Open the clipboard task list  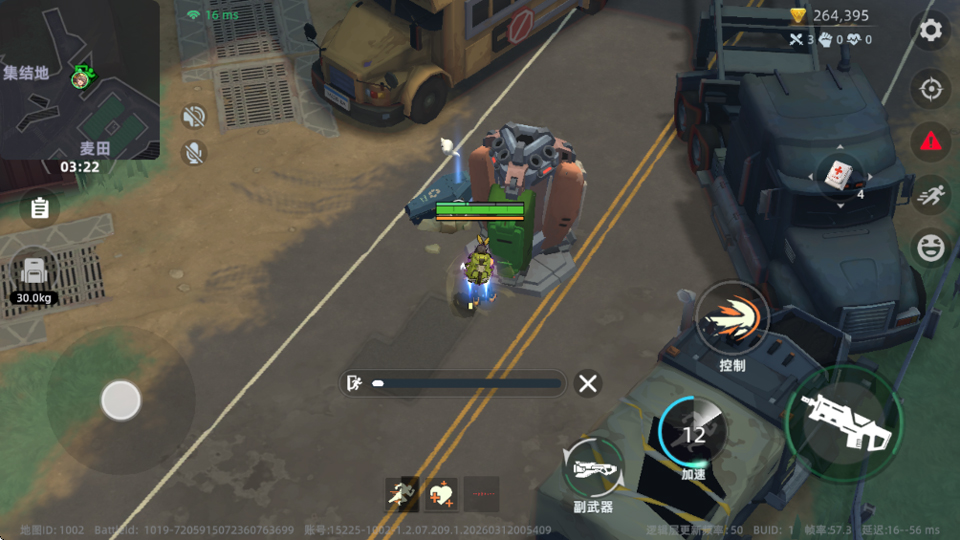click(40, 208)
